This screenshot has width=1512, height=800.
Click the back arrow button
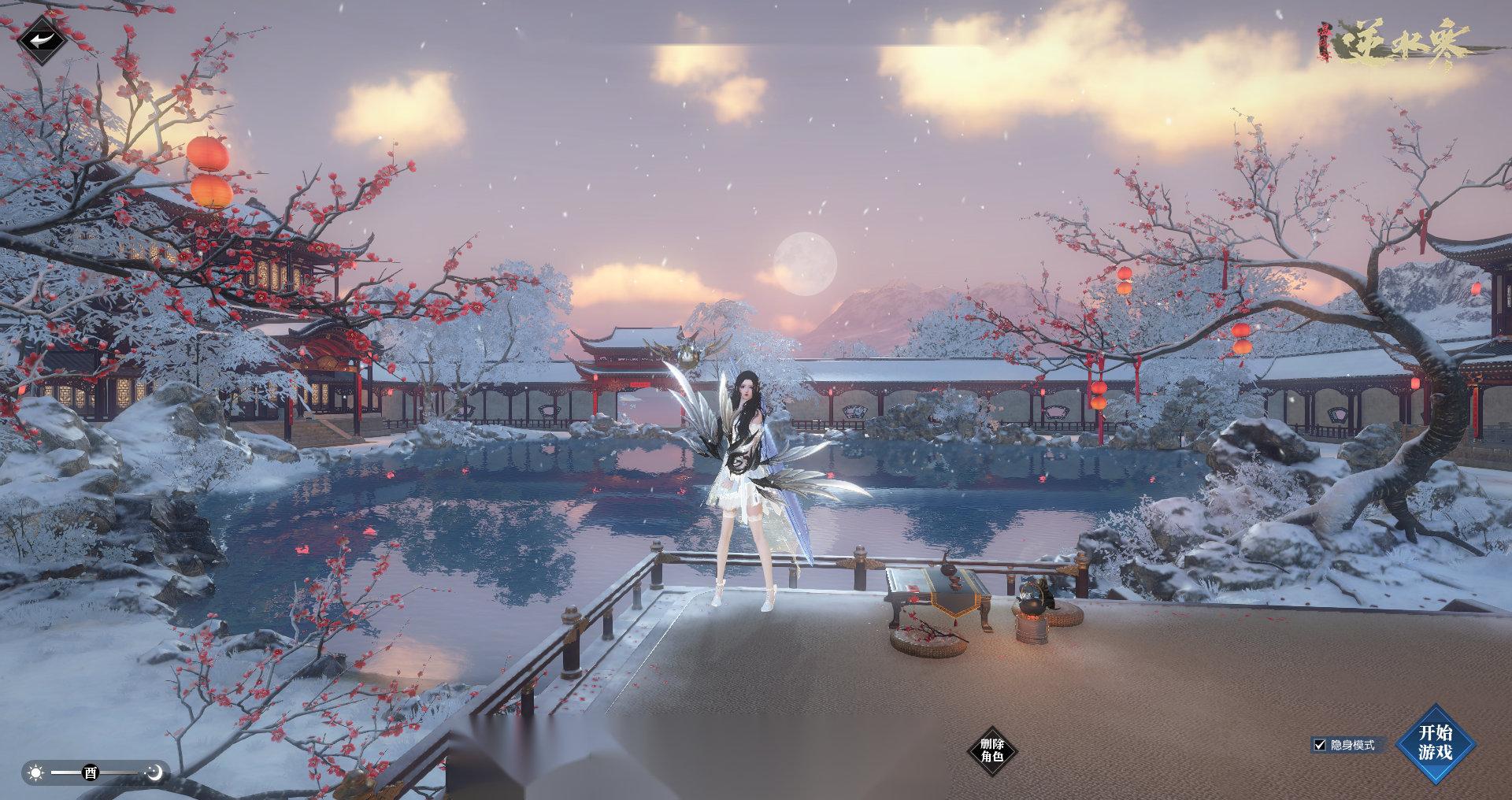pyautogui.click(x=43, y=41)
